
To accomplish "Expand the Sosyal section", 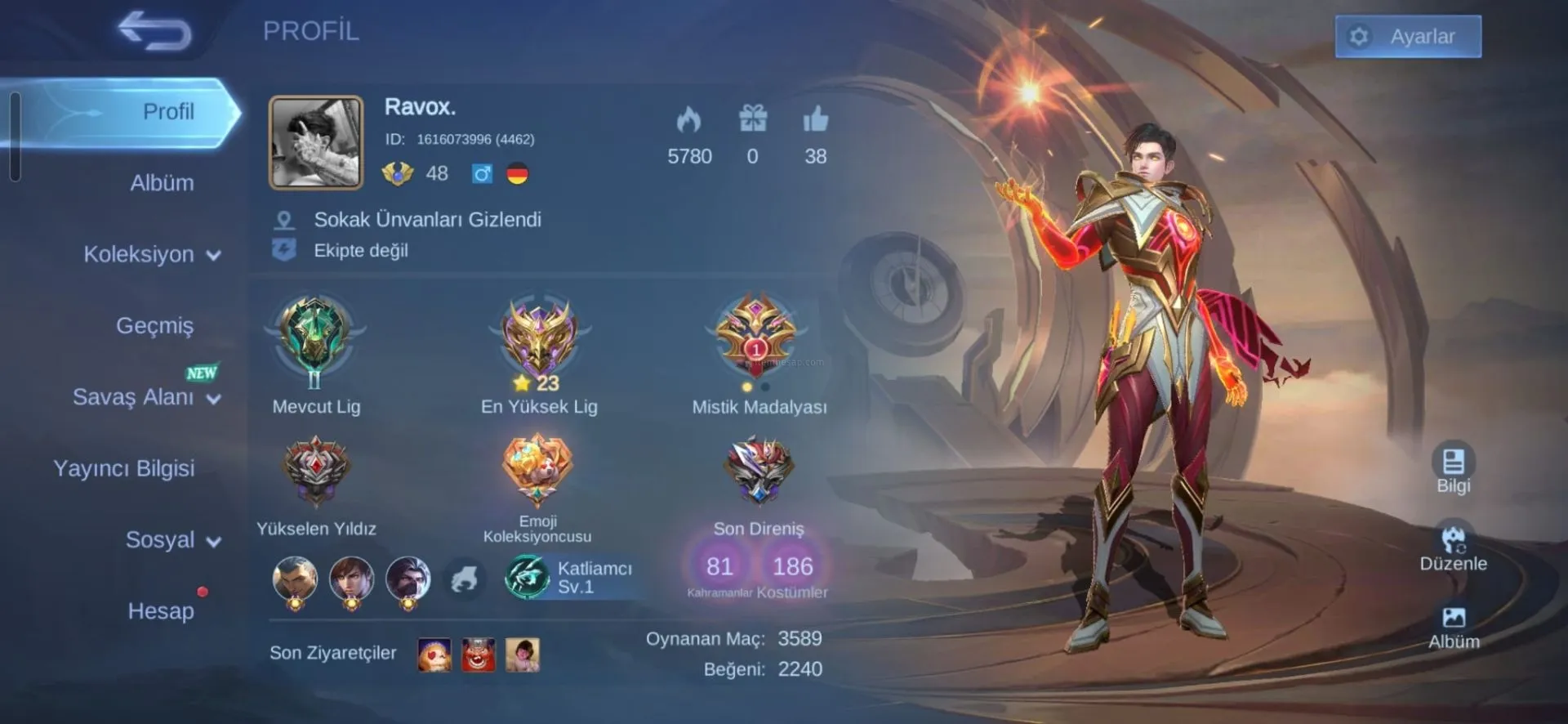I will click(x=172, y=540).
